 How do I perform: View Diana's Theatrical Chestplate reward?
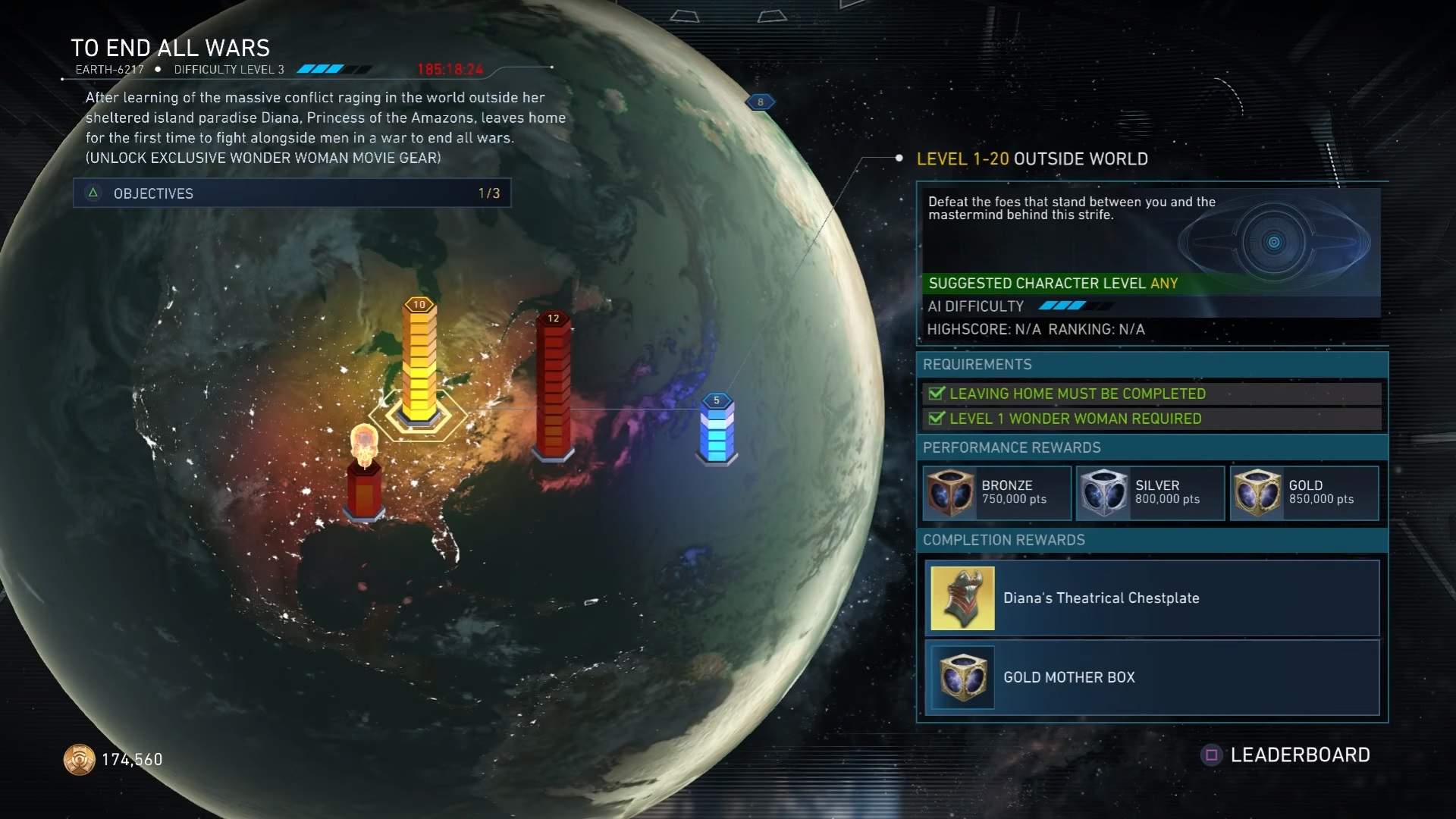click(1151, 598)
